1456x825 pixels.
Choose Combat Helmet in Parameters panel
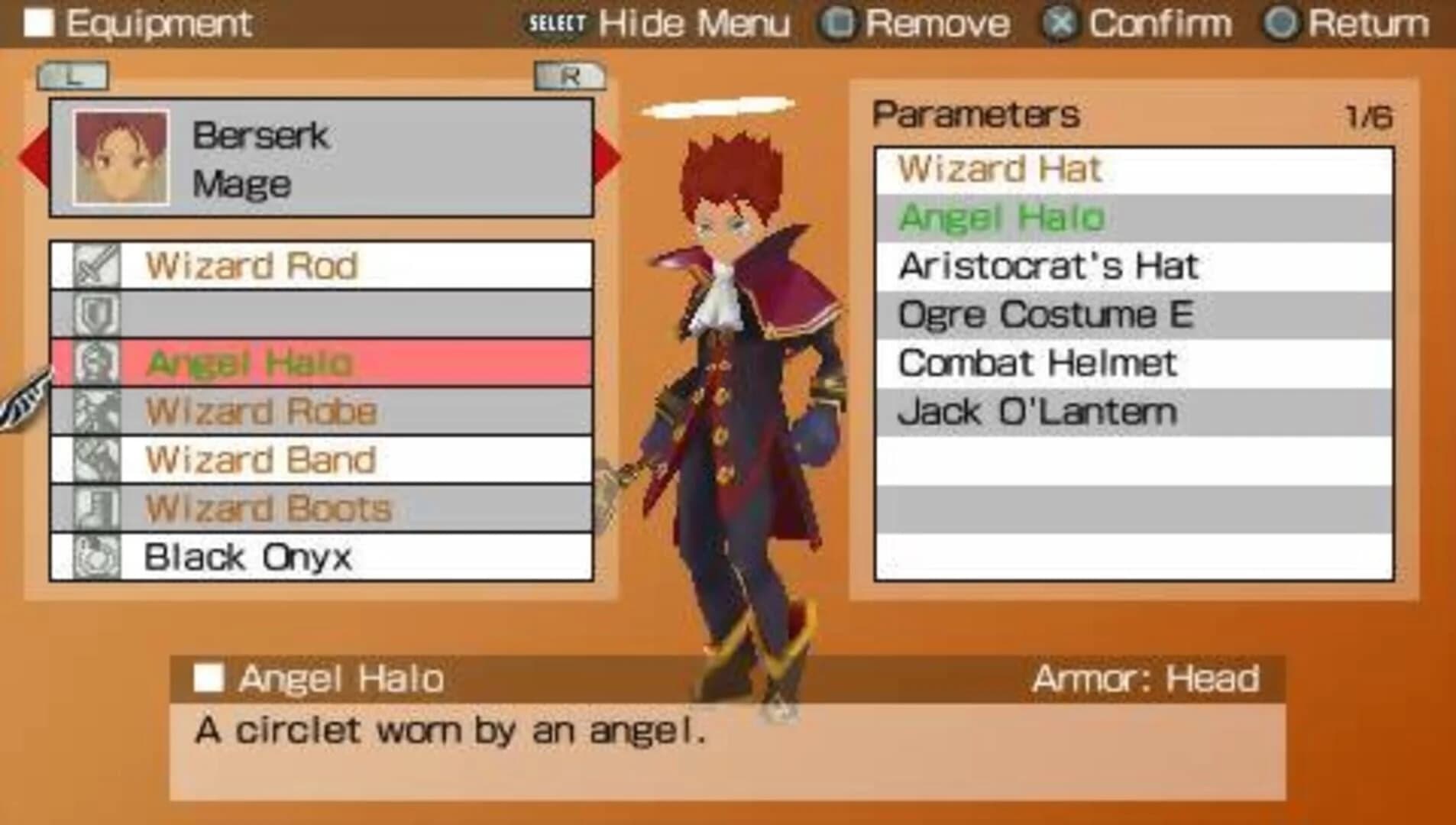tap(1037, 363)
